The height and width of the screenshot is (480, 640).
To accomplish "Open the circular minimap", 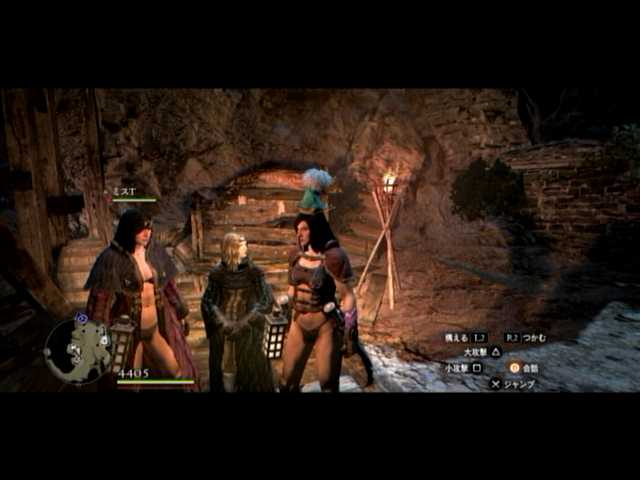I will coord(78,351).
